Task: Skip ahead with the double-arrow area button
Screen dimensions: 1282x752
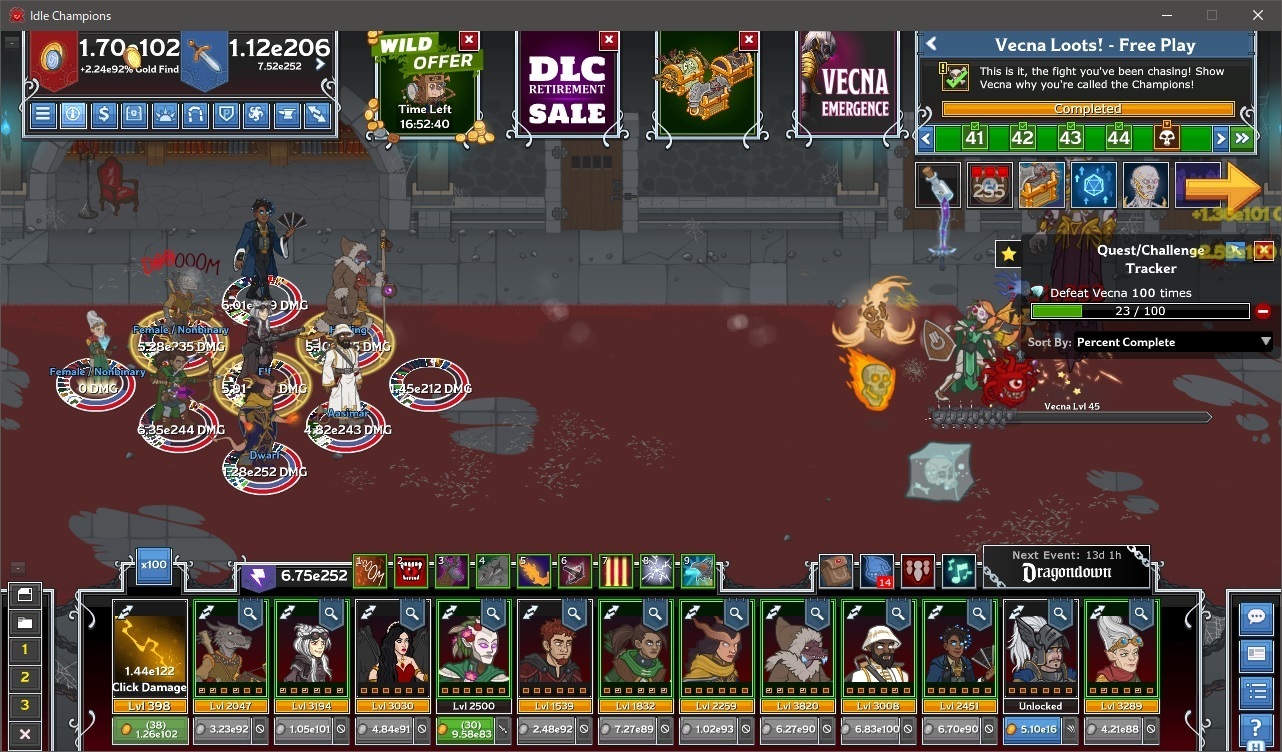Action: click(x=1242, y=138)
